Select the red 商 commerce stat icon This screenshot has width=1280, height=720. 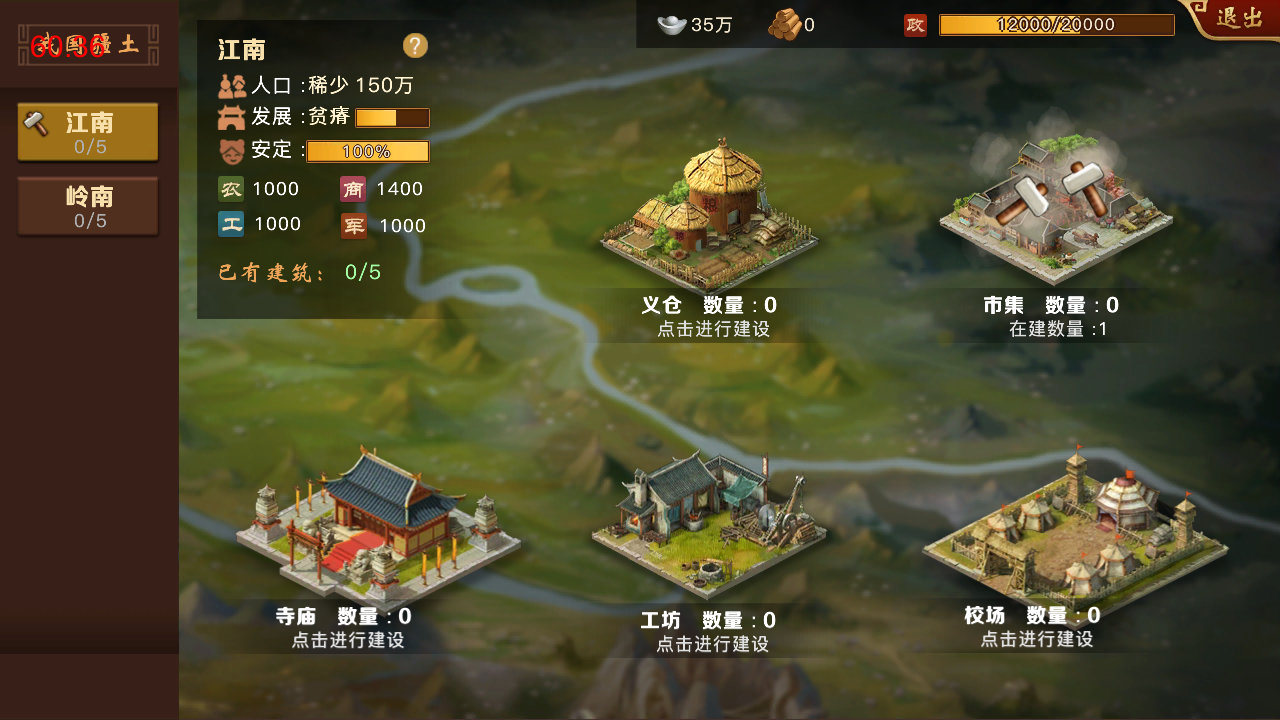click(353, 188)
